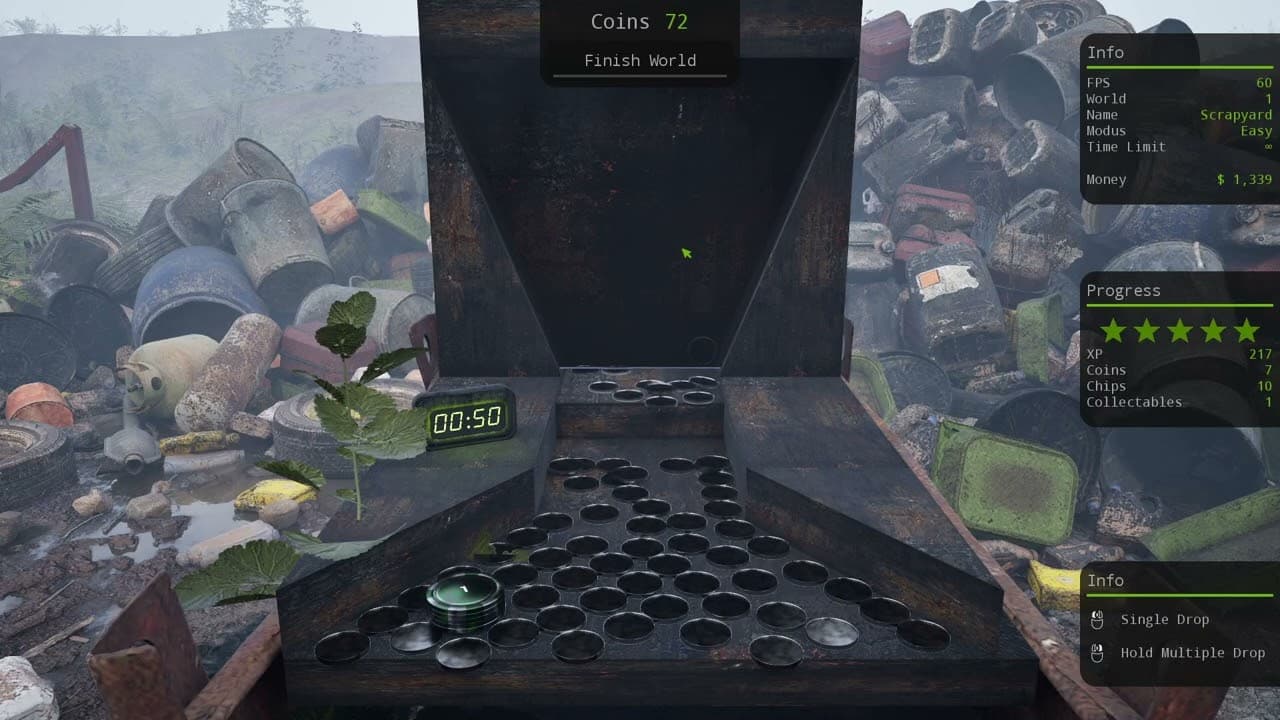Click the middle star of the Progress rating

point(1180,330)
